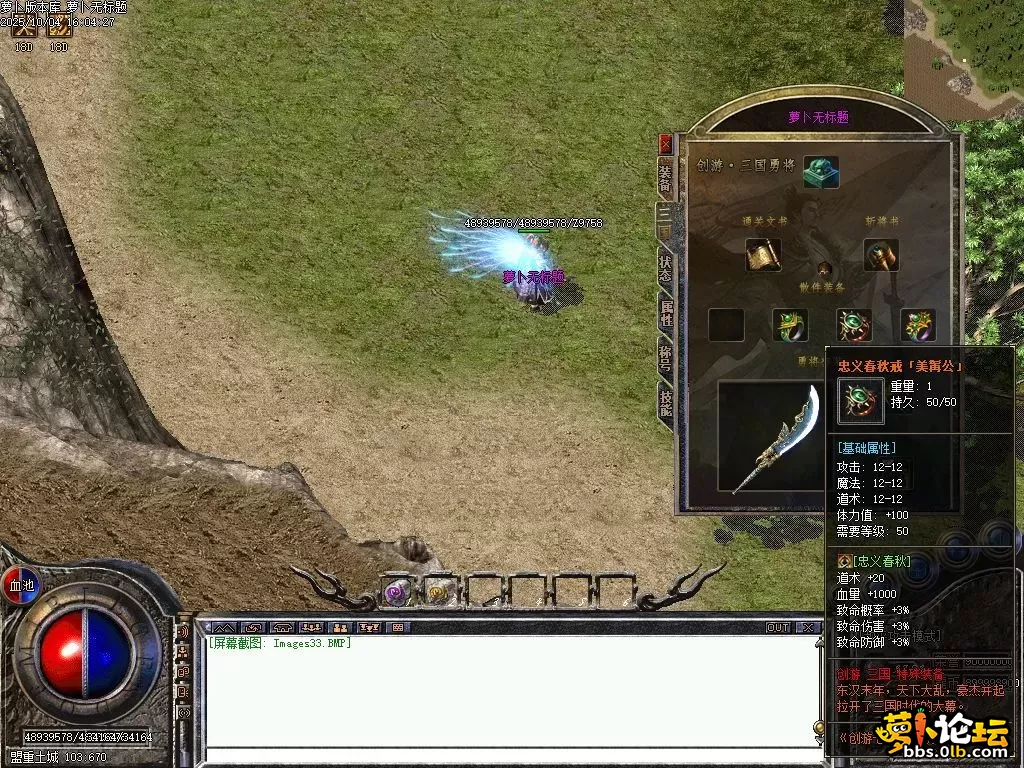The image size is (1024, 768).
Task: Click the 通关文书 scroll item slot
Action: tap(763, 255)
